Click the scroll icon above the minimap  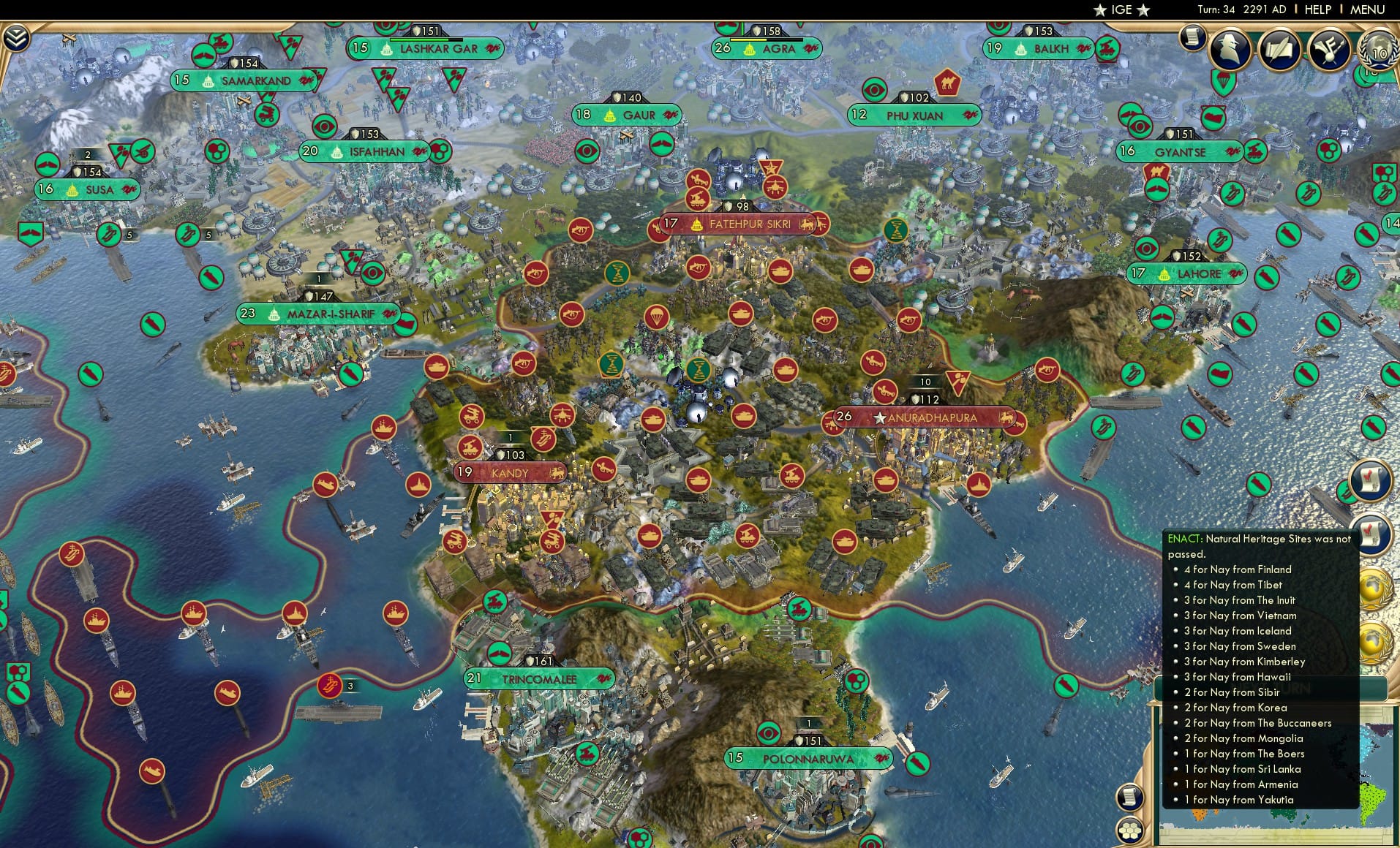tap(1129, 797)
